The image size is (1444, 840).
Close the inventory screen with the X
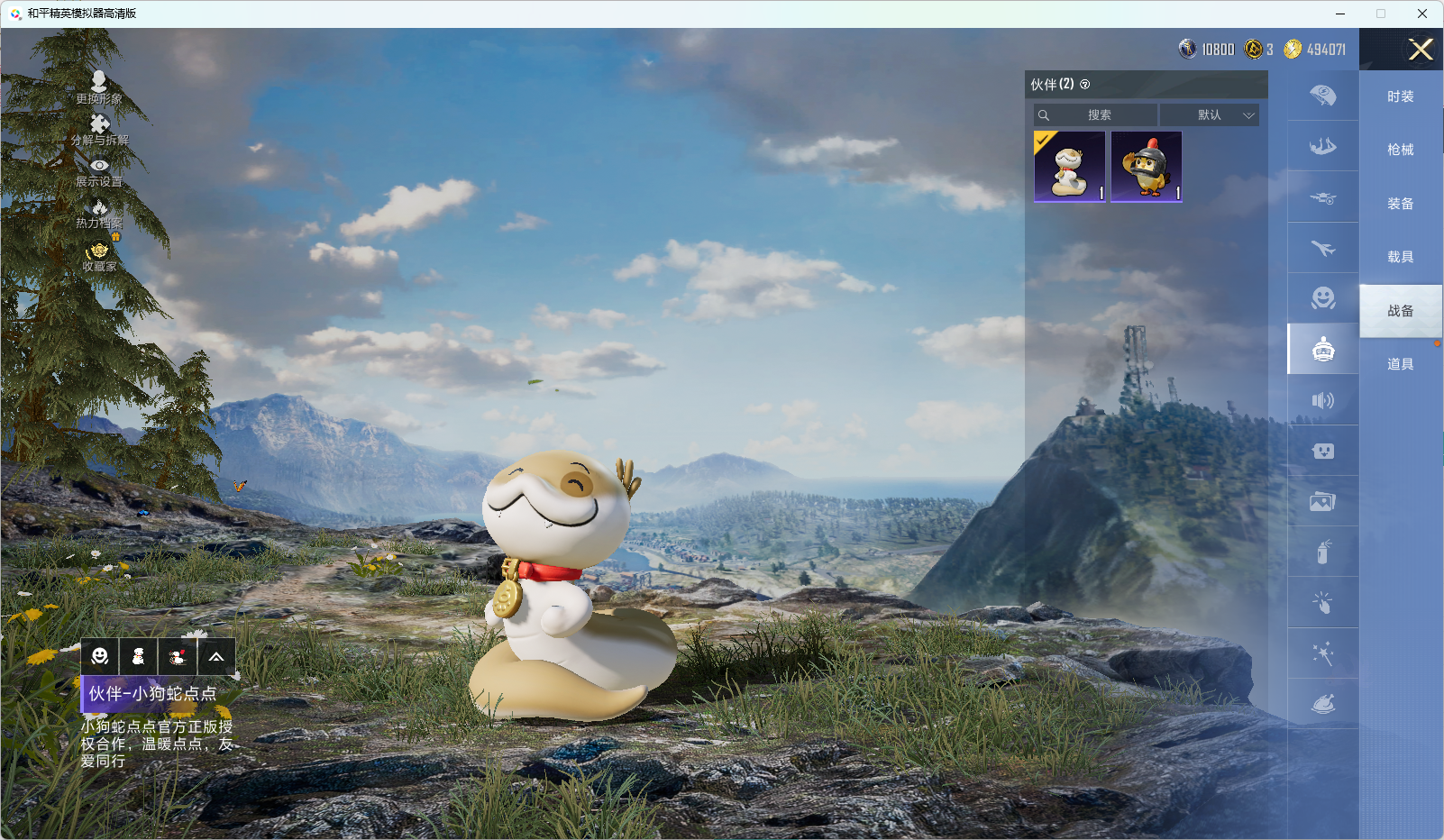(1421, 50)
